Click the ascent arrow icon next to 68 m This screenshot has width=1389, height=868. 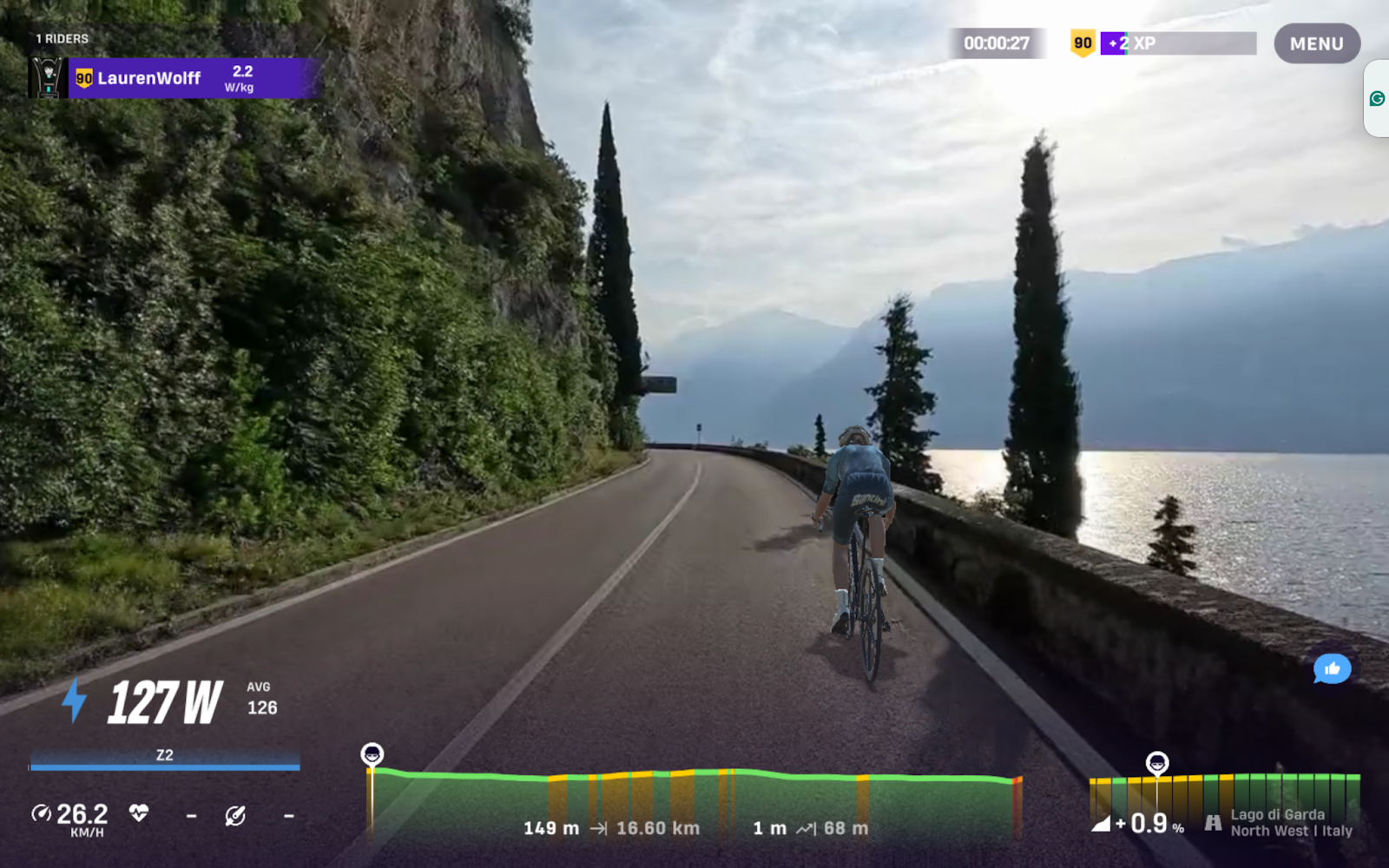point(804,828)
